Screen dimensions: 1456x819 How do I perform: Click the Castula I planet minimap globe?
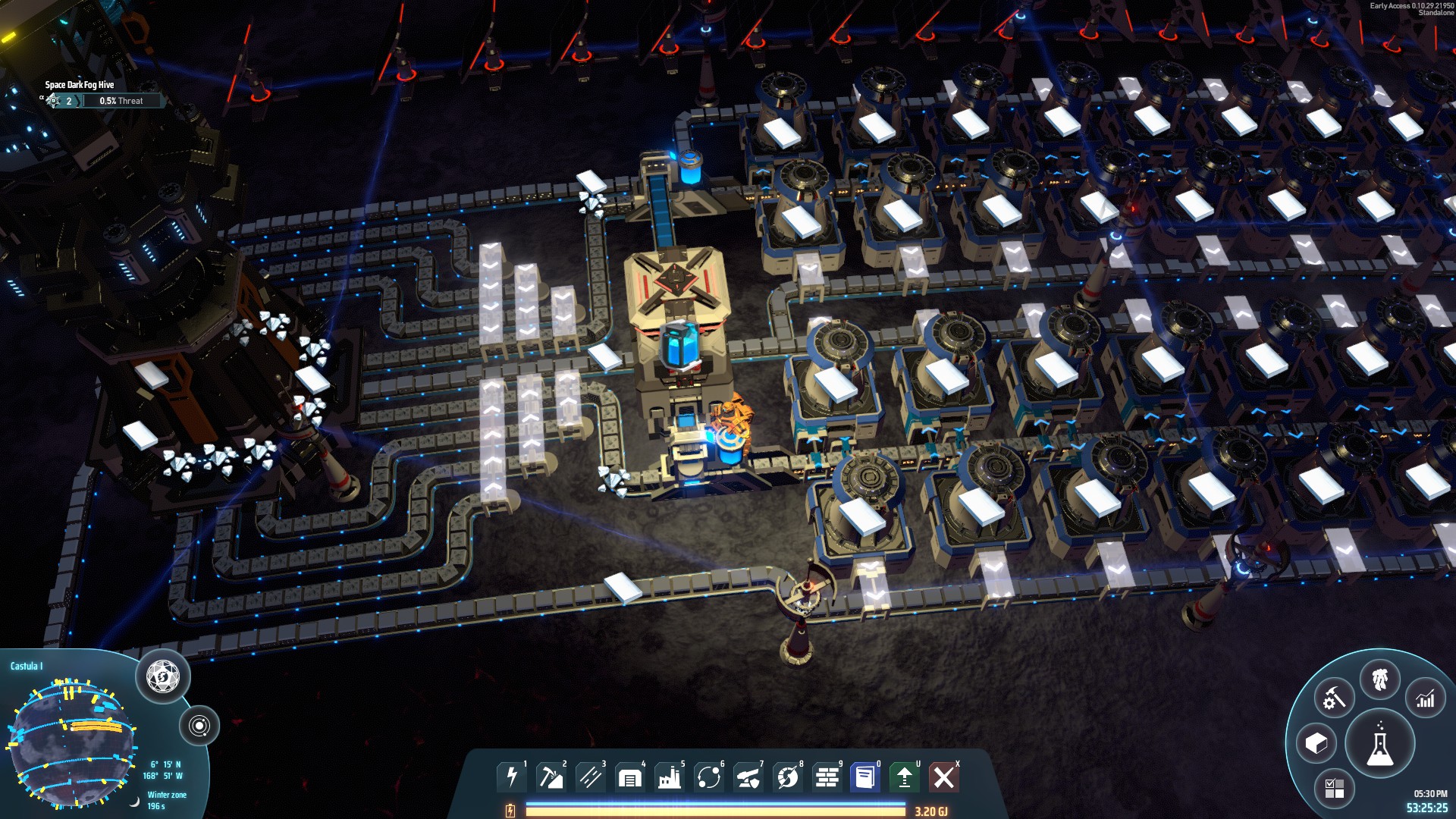[x=72, y=743]
